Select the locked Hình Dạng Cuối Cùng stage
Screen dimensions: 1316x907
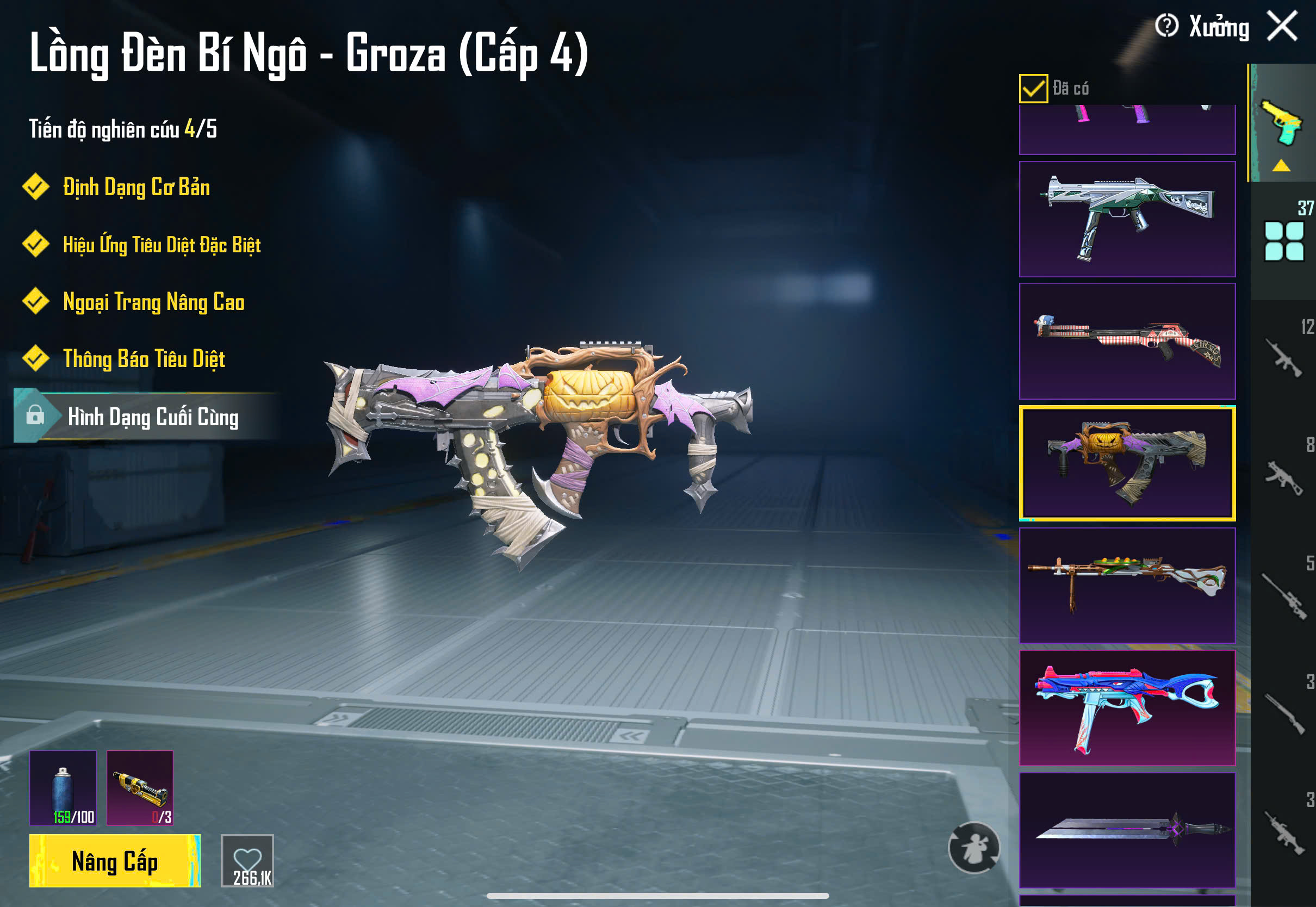tap(152, 417)
